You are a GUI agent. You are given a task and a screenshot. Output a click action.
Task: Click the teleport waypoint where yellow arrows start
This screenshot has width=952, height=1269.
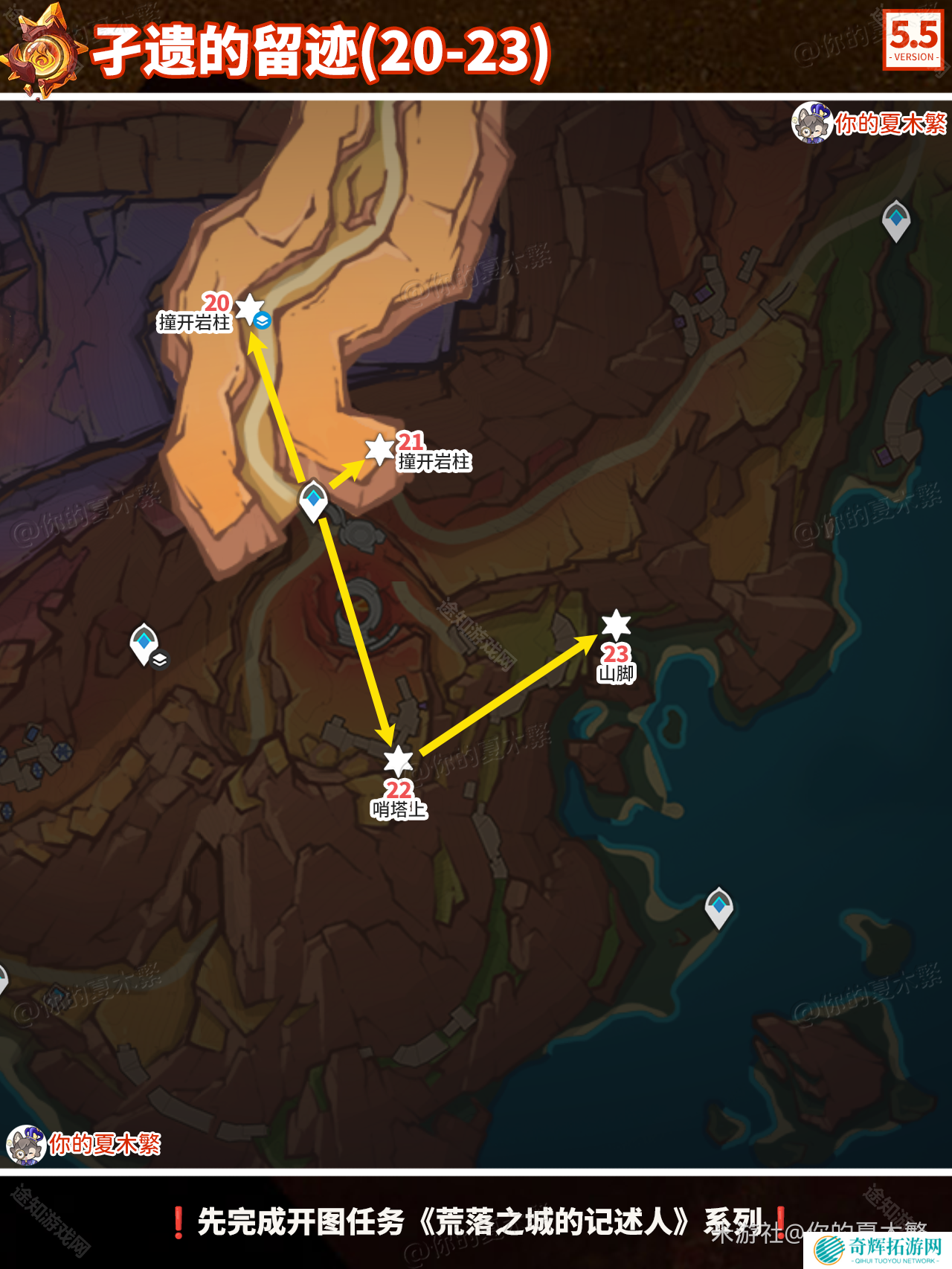[x=313, y=501]
